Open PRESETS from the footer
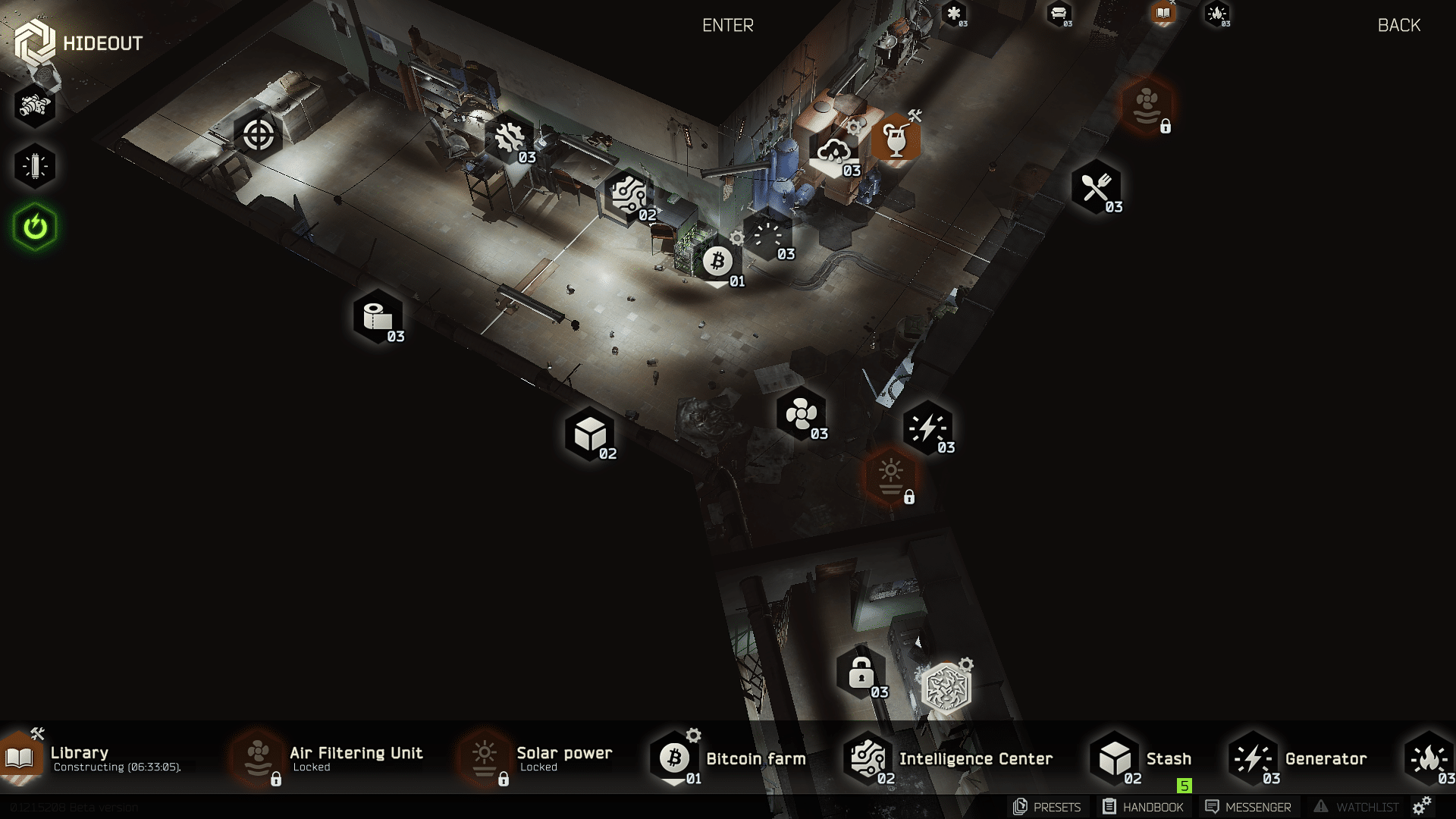 tap(1047, 807)
